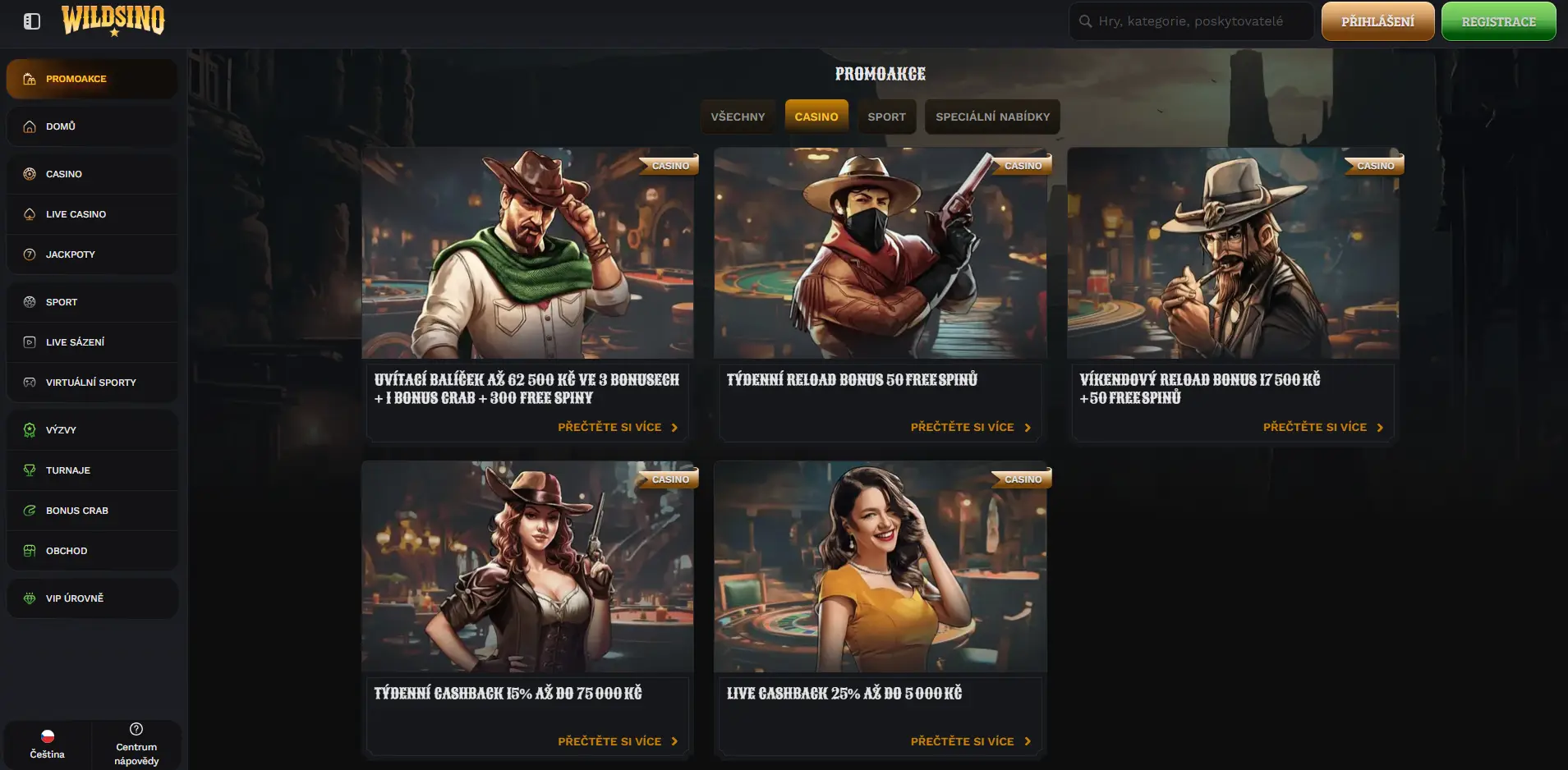
Task: Switch to the Všechny tab
Action: (738, 117)
